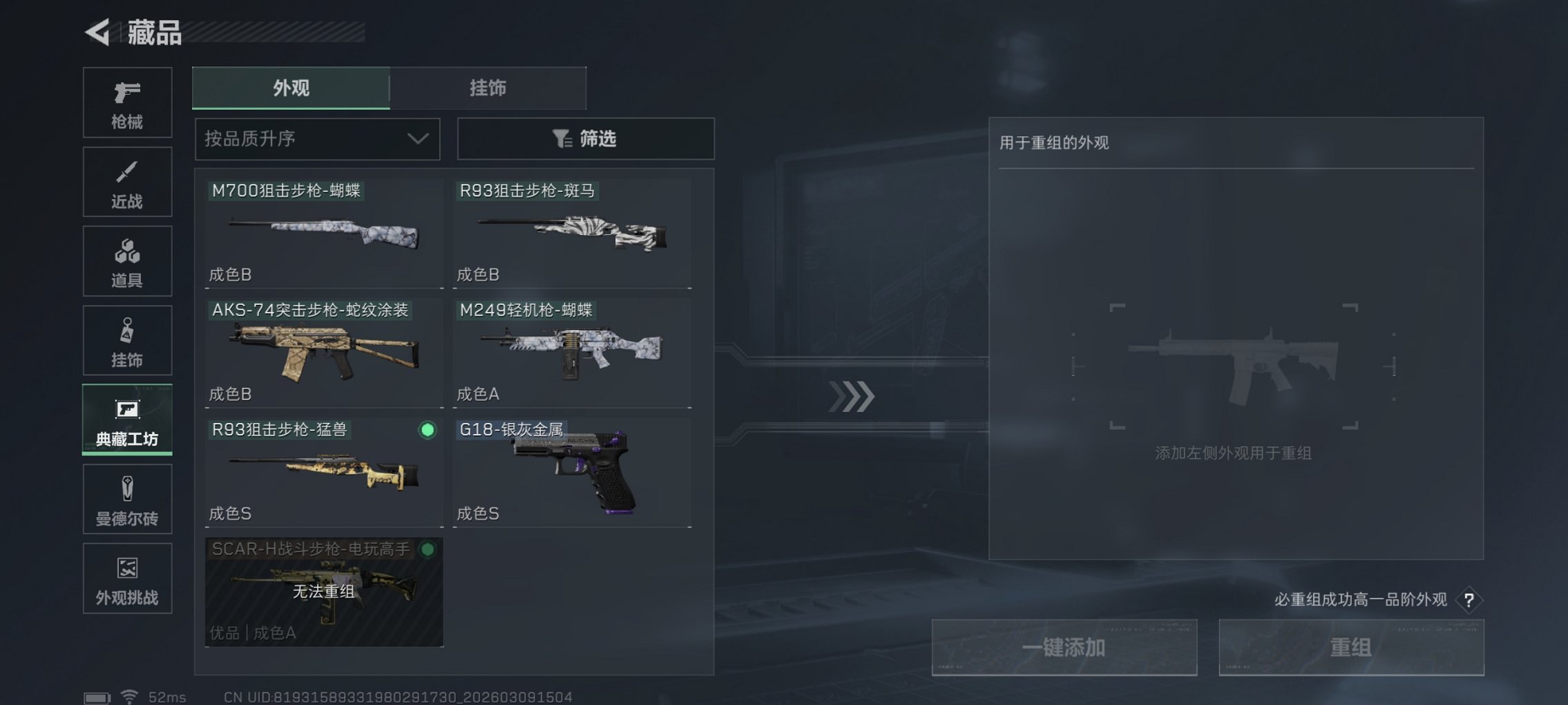Select the 近战 melee weapons icon
This screenshot has width=1568, height=705.
tap(127, 181)
